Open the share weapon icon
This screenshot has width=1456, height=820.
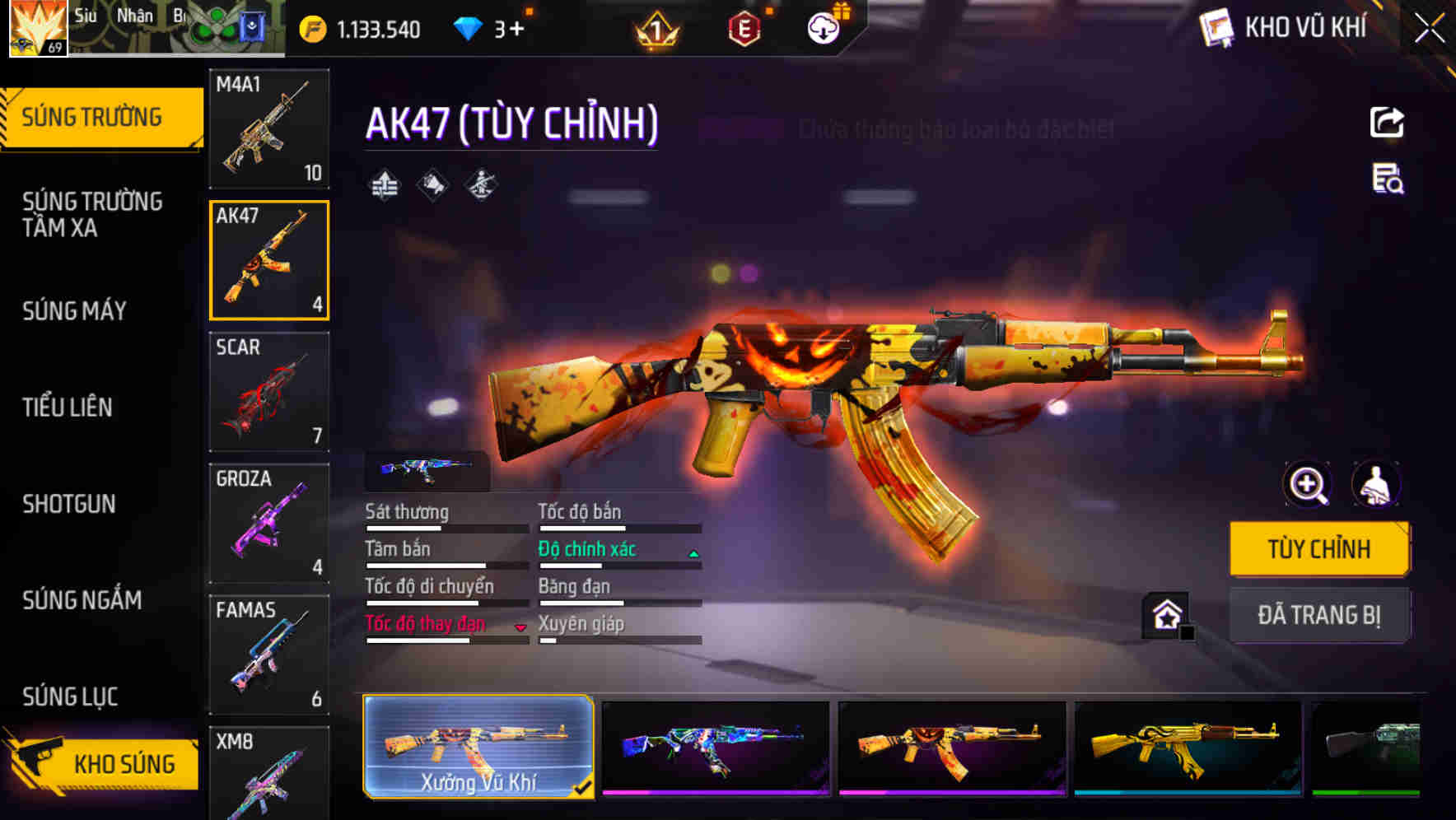pyautogui.click(x=1387, y=122)
